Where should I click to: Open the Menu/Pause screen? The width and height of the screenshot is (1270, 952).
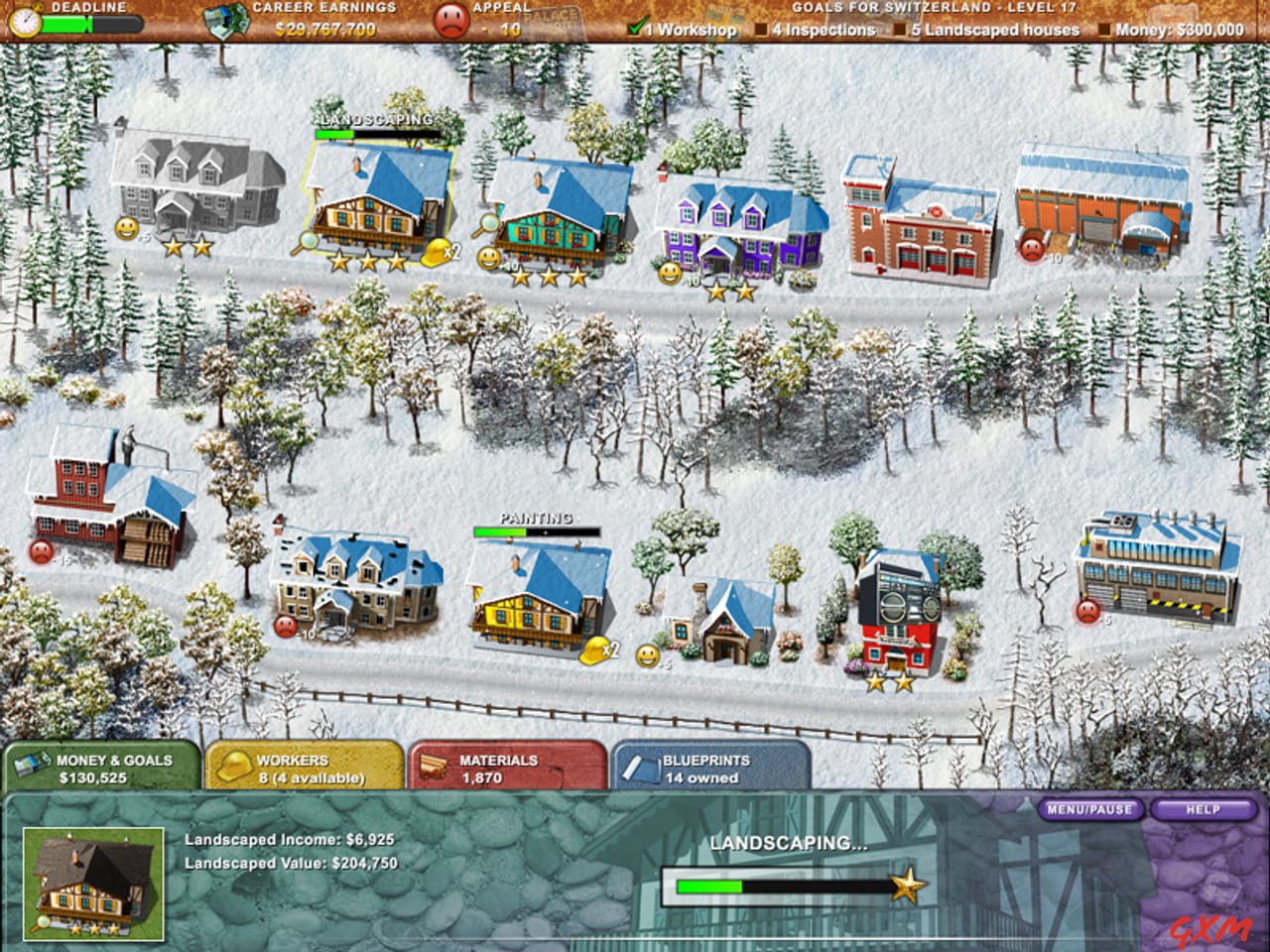pyautogui.click(x=1089, y=808)
